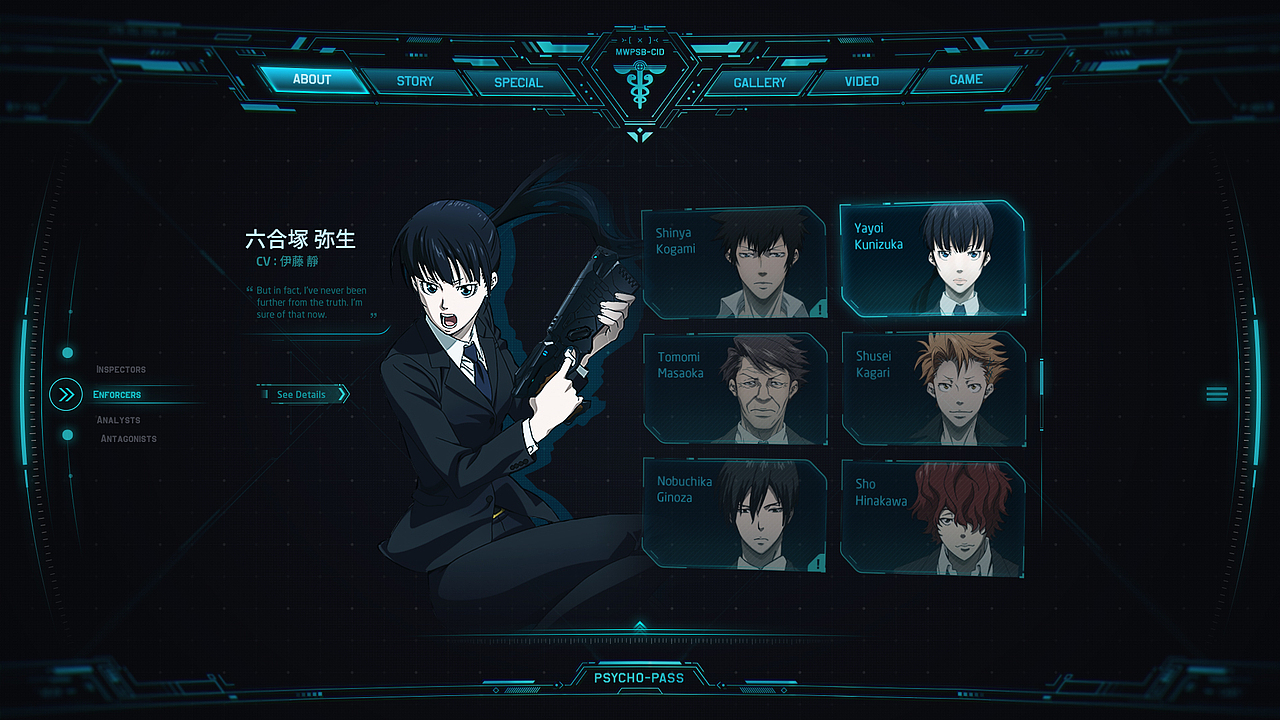Click the small square marker beside See Details
Screen dimensions: 1280x720
[x=266, y=394]
